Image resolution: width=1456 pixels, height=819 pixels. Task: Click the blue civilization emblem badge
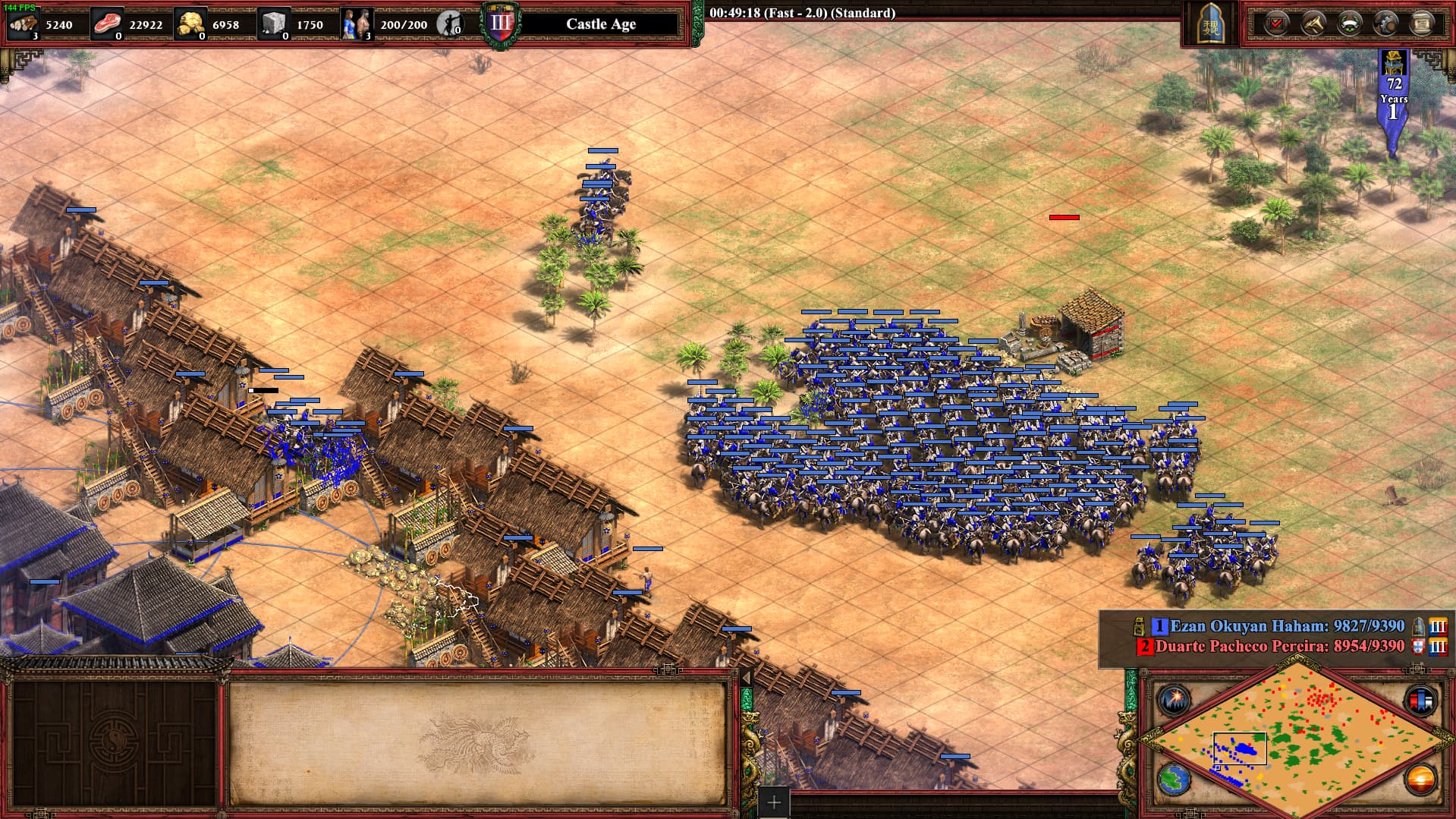1209,25
